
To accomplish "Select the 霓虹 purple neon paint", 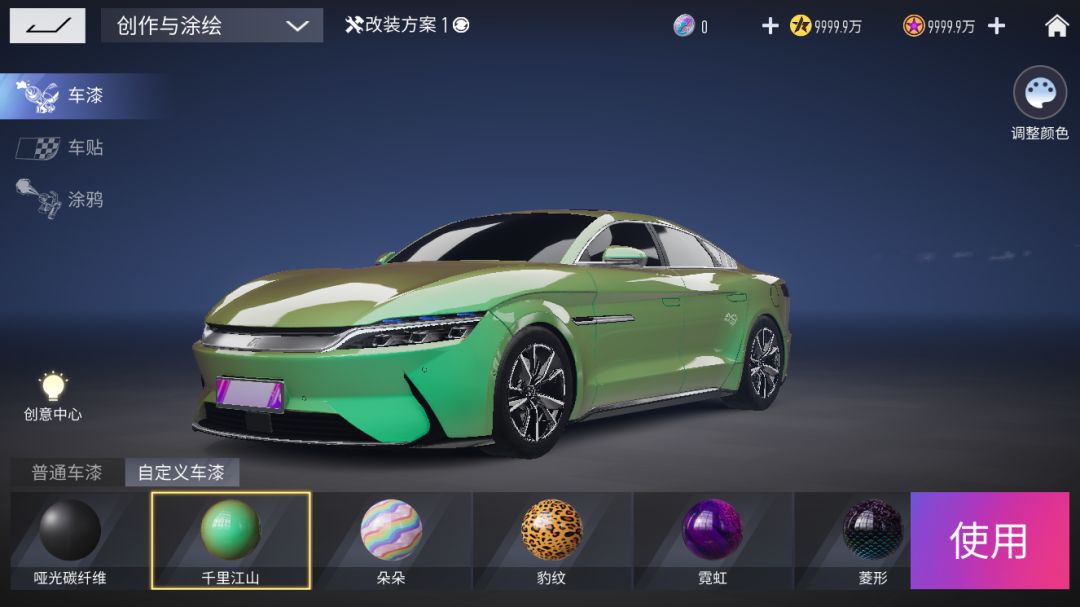I will coord(712,540).
